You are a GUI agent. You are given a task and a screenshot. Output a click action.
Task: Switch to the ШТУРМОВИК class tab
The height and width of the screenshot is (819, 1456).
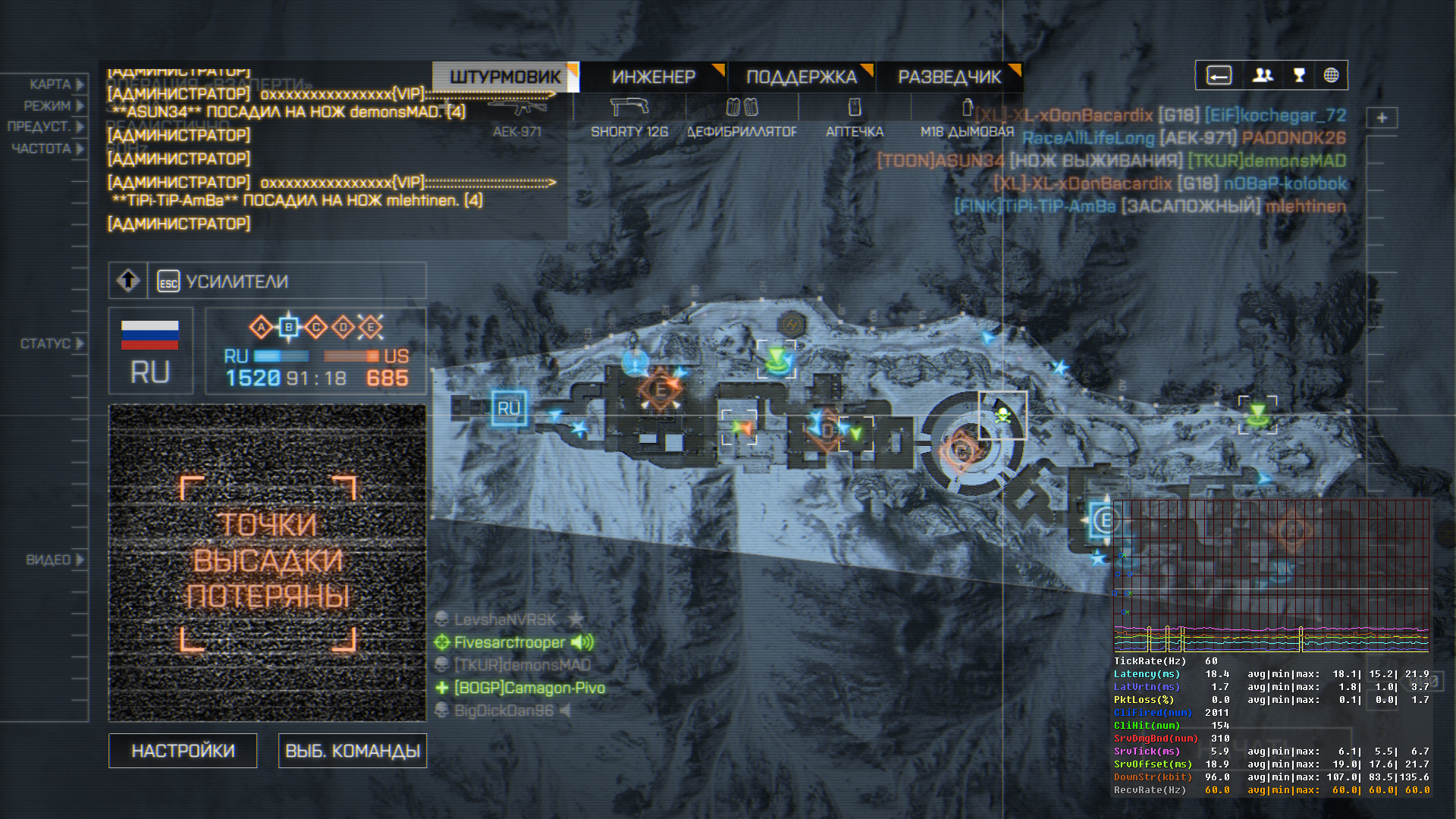(505, 77)
